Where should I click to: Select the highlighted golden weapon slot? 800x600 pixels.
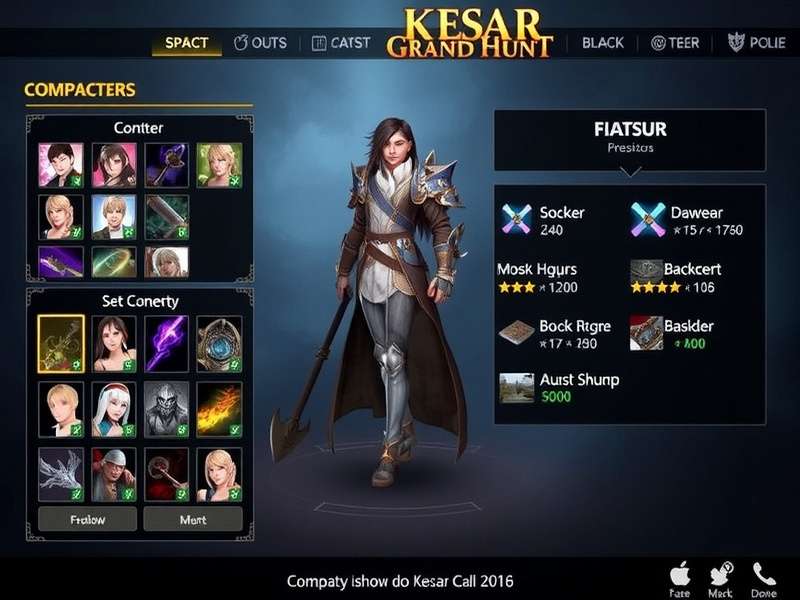(x=60, y=343)
